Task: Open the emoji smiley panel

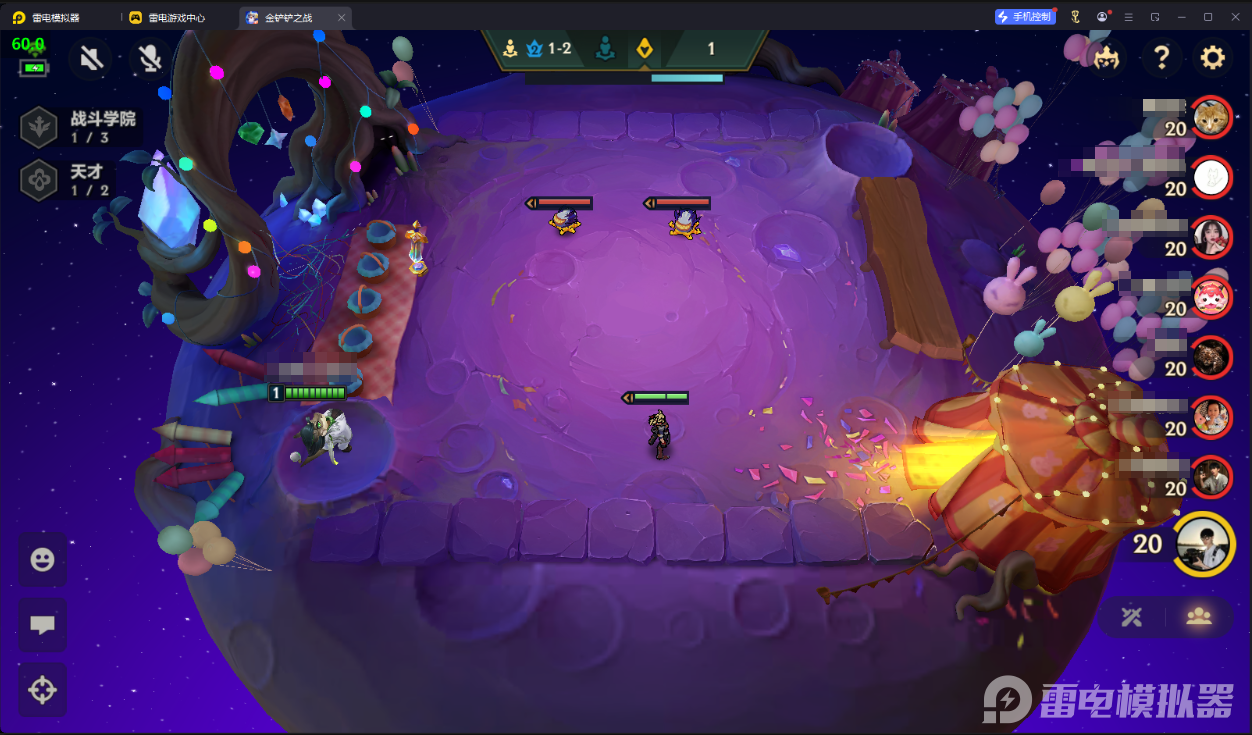Action: pos(42,560)
